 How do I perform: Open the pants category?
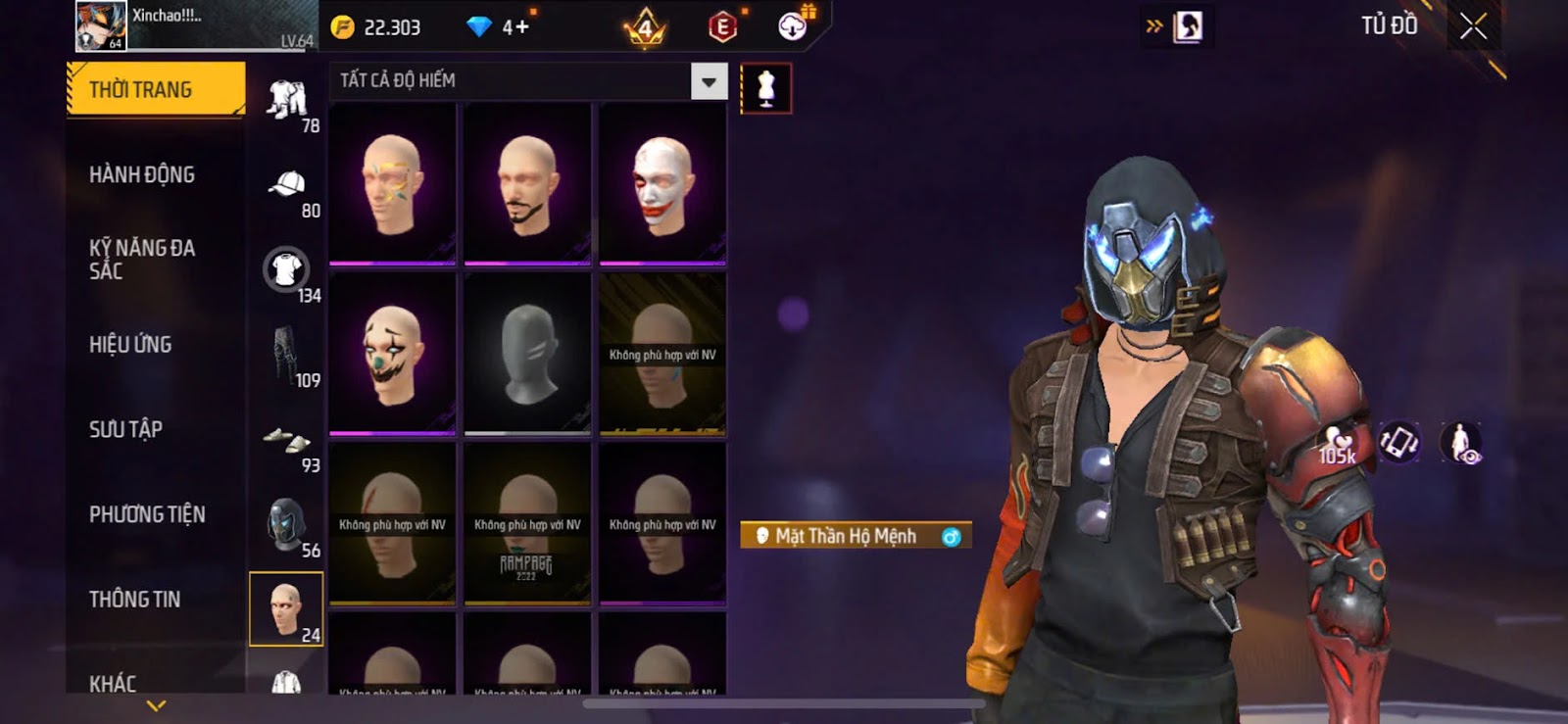(286, 355)
